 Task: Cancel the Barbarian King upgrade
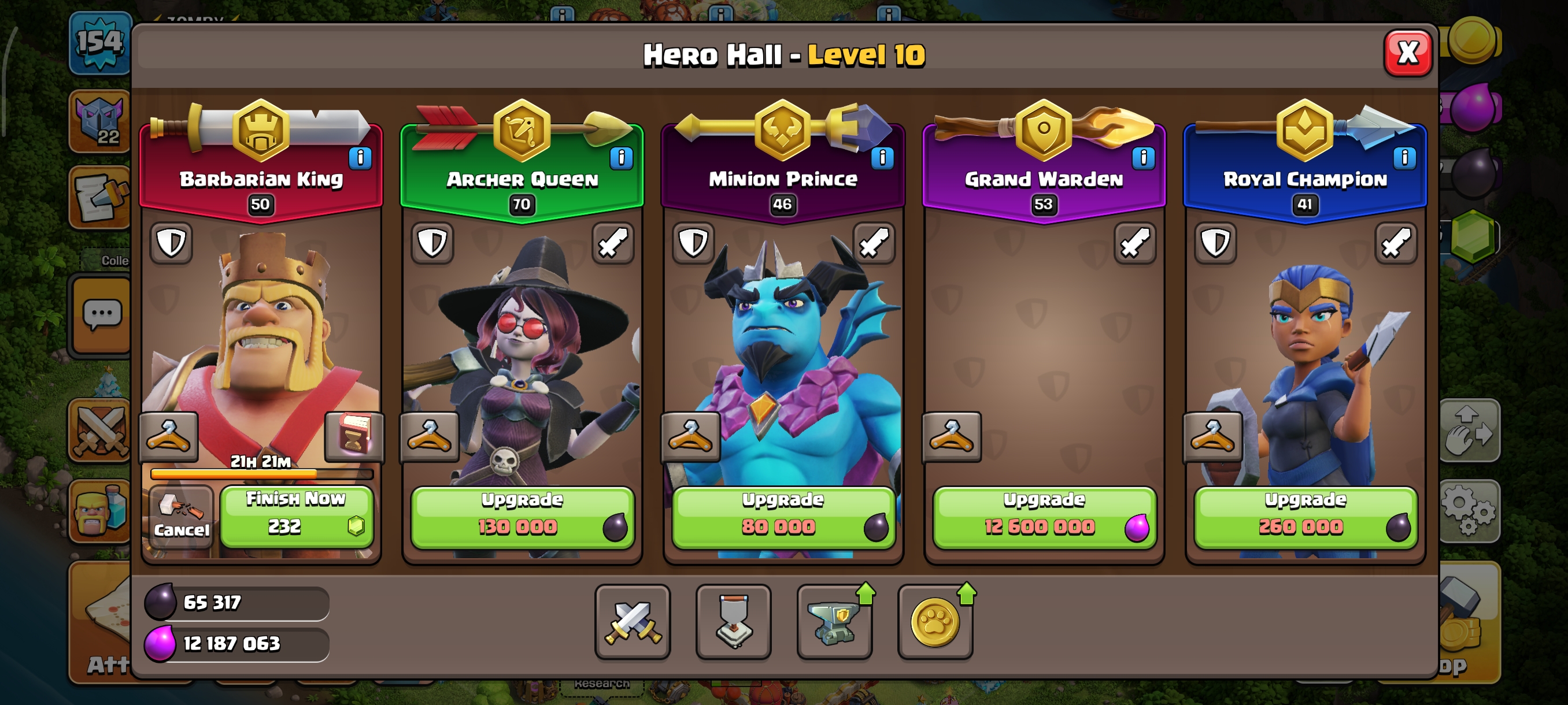coord(181,517)
